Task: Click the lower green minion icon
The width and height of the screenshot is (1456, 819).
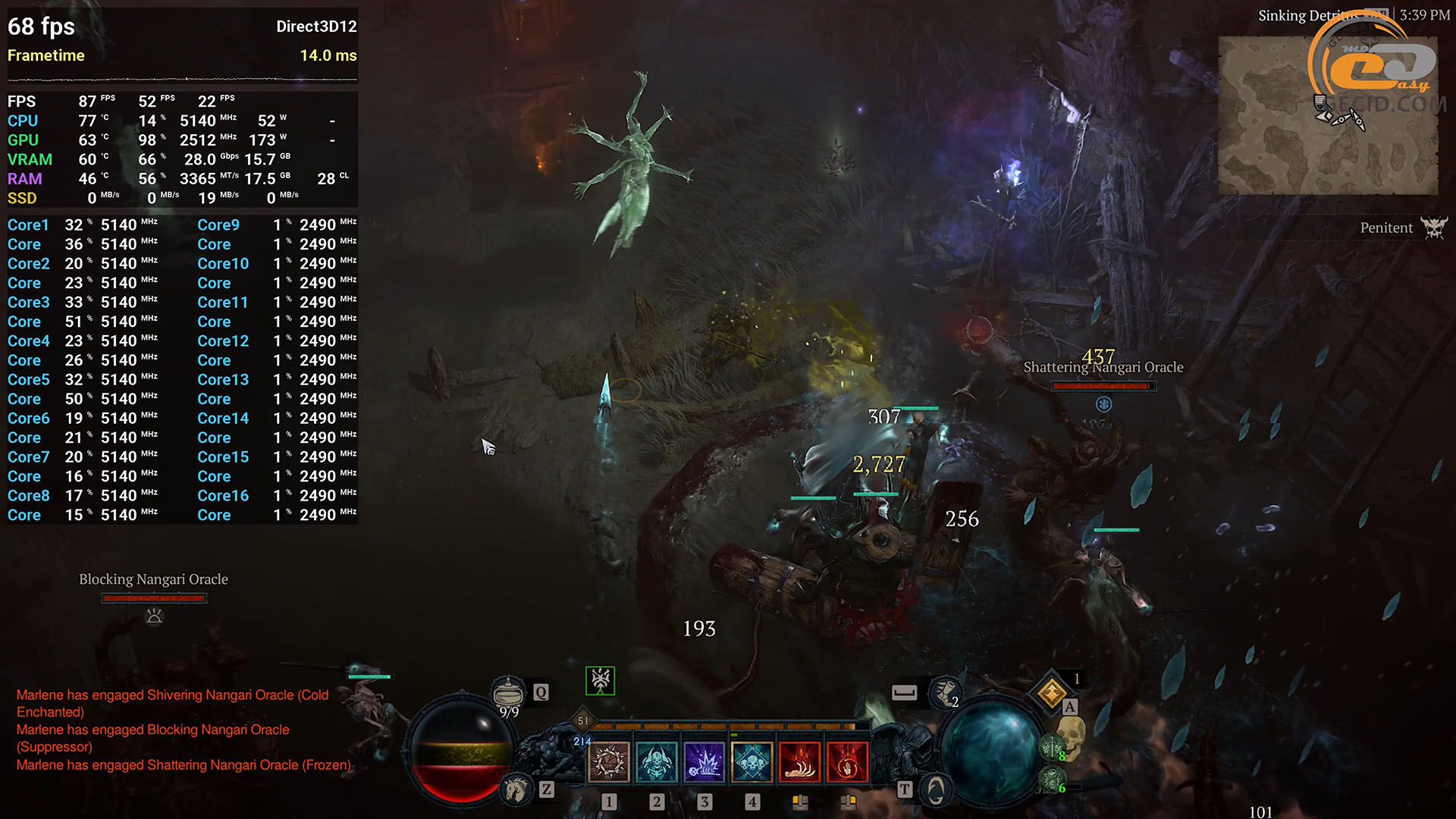Action: click(x=1051, y=779)
